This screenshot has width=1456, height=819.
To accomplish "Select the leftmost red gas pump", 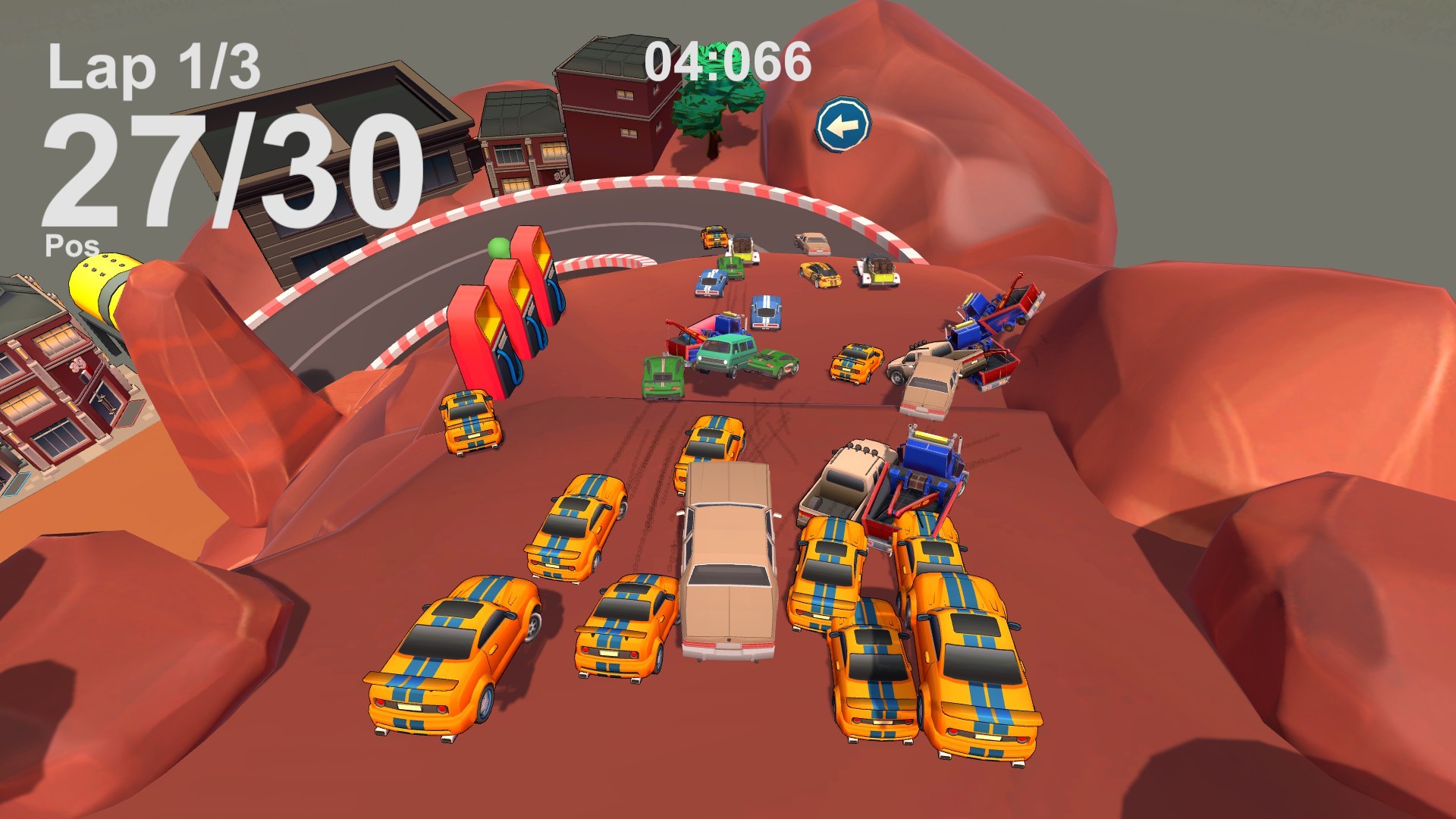I will pos(478,334).
